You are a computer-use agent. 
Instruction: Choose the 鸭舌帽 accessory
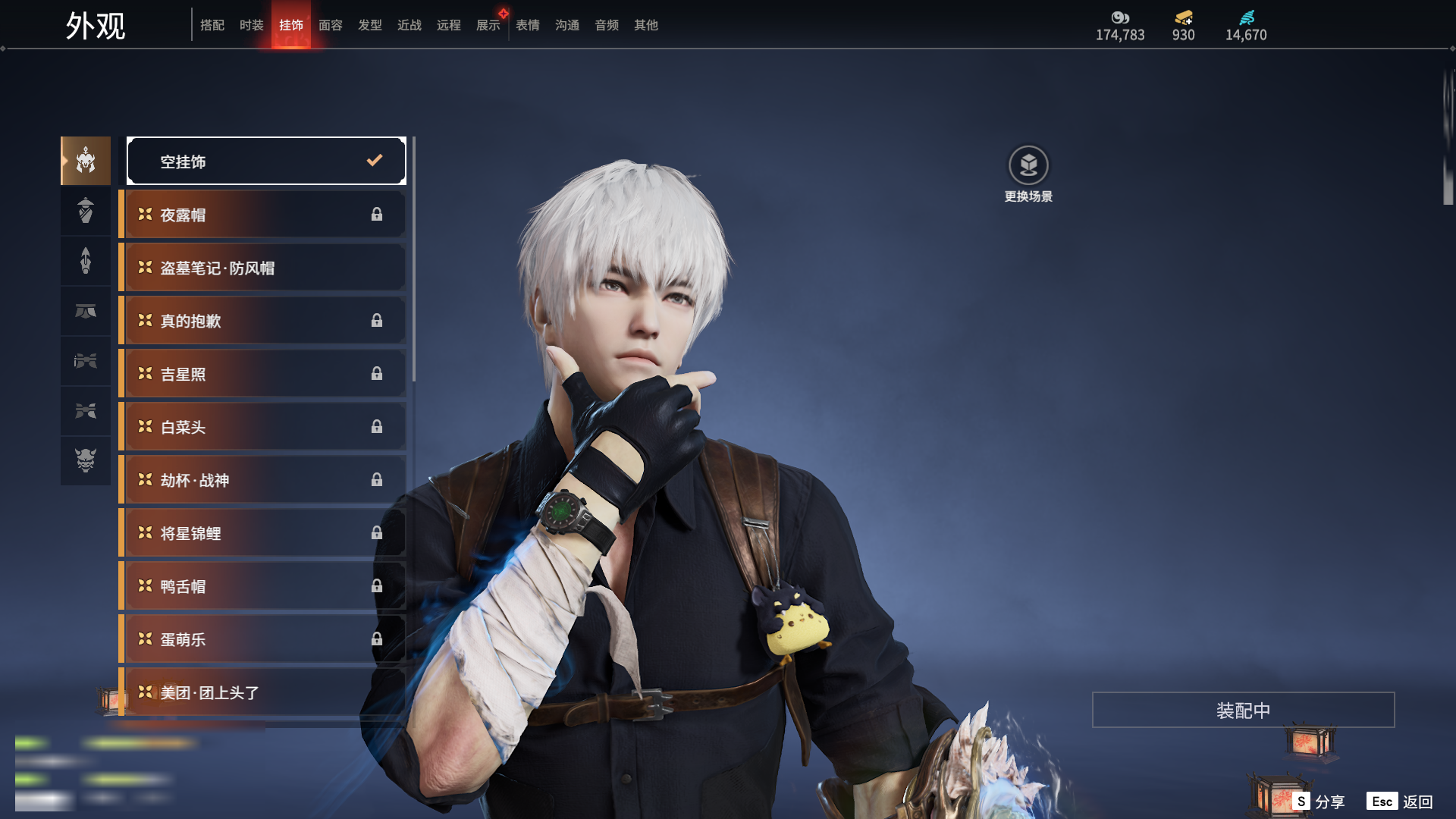point(262,586)
